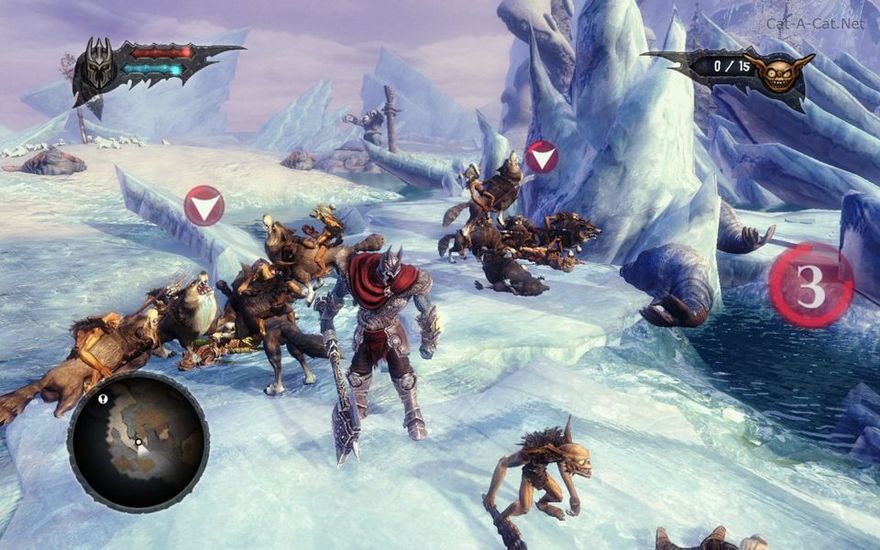The image size is (880, 550).
Task: Select the Overlord helmet portrait icon
Action: [99, 66]
